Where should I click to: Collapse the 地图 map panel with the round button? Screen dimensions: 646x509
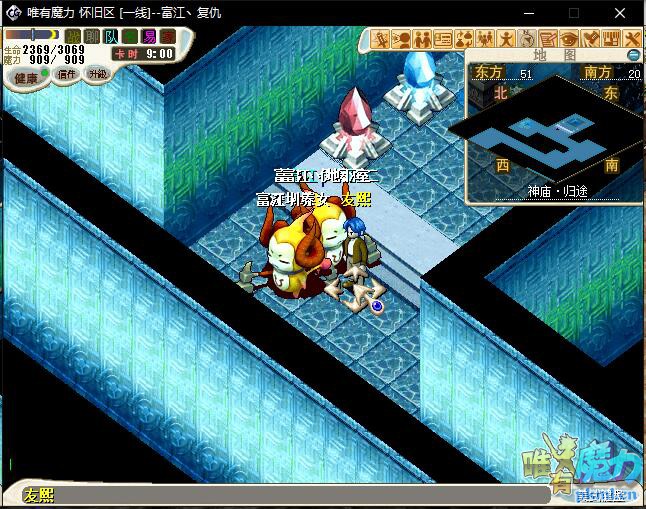coord(633,54)
